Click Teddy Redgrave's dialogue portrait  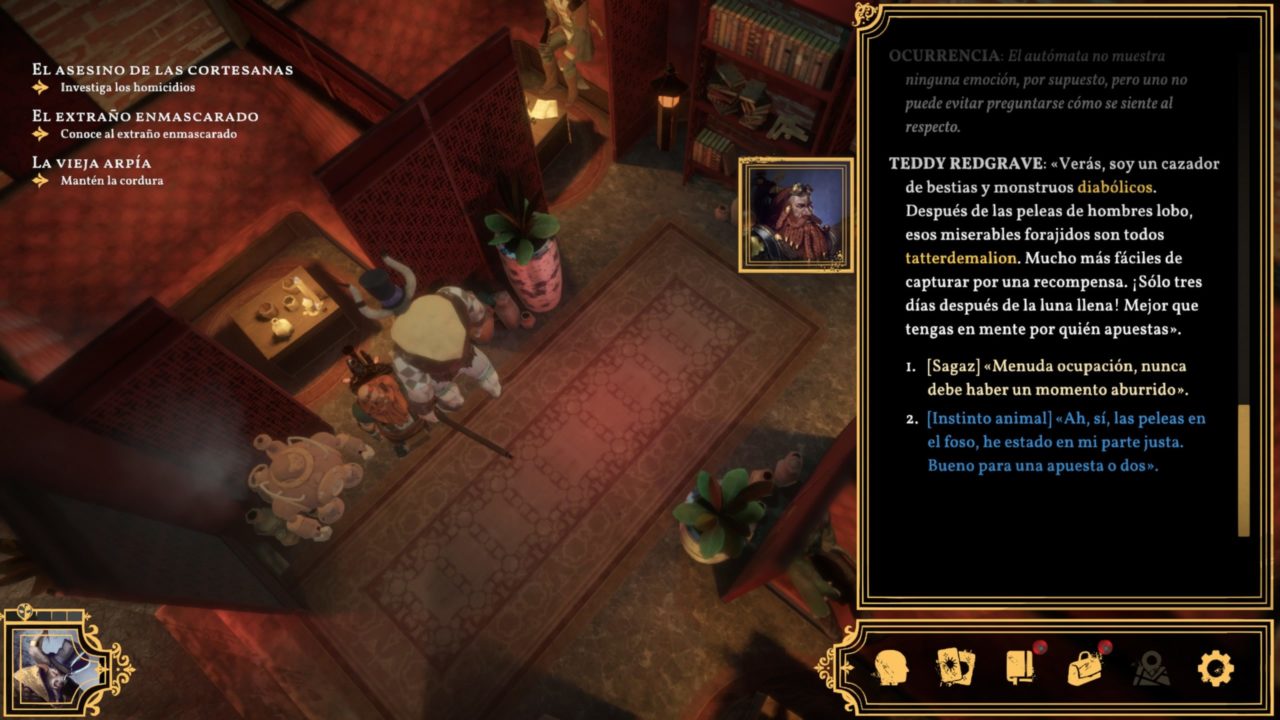[796, 215]
